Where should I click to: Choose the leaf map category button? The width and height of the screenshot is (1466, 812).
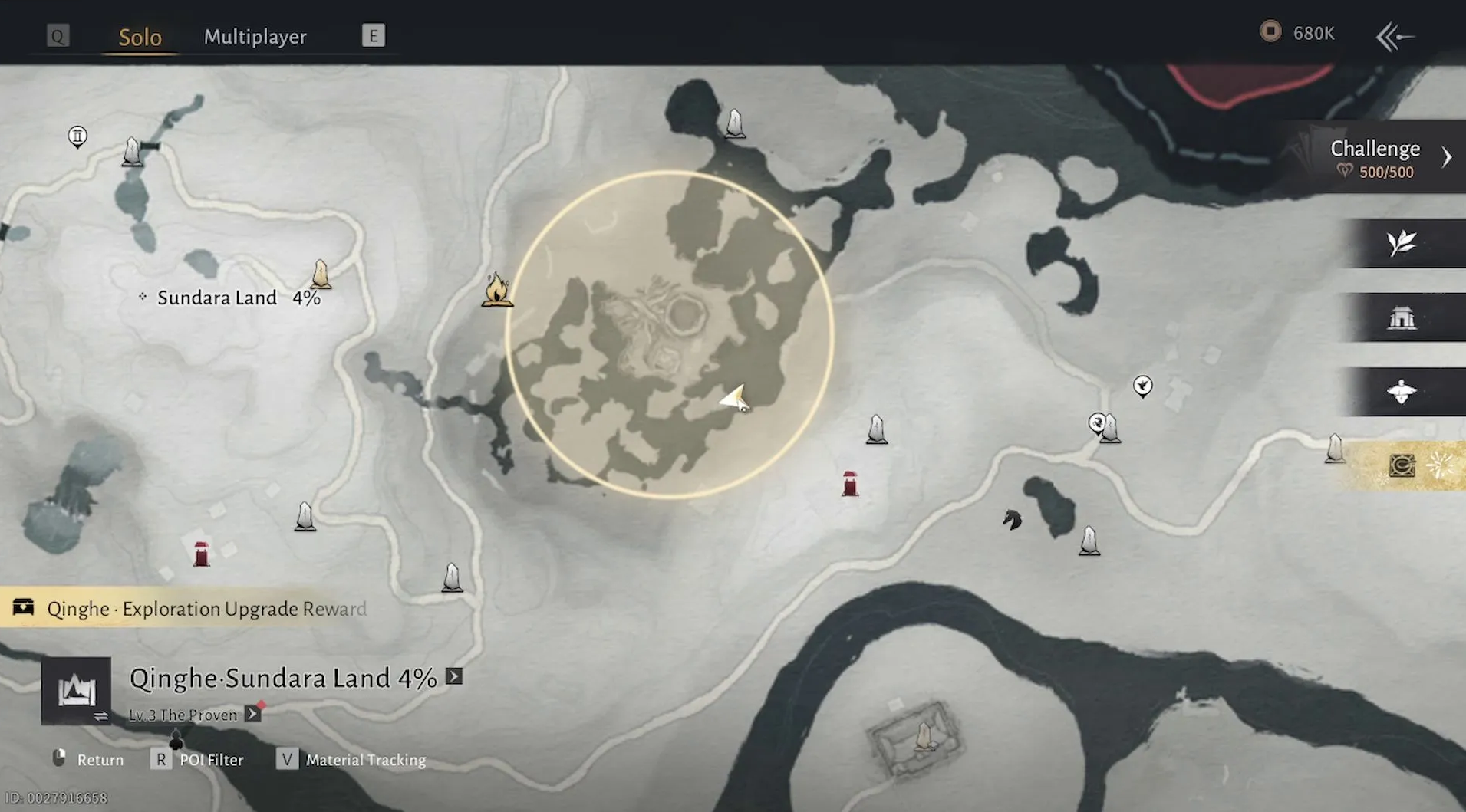(1402, 243)
